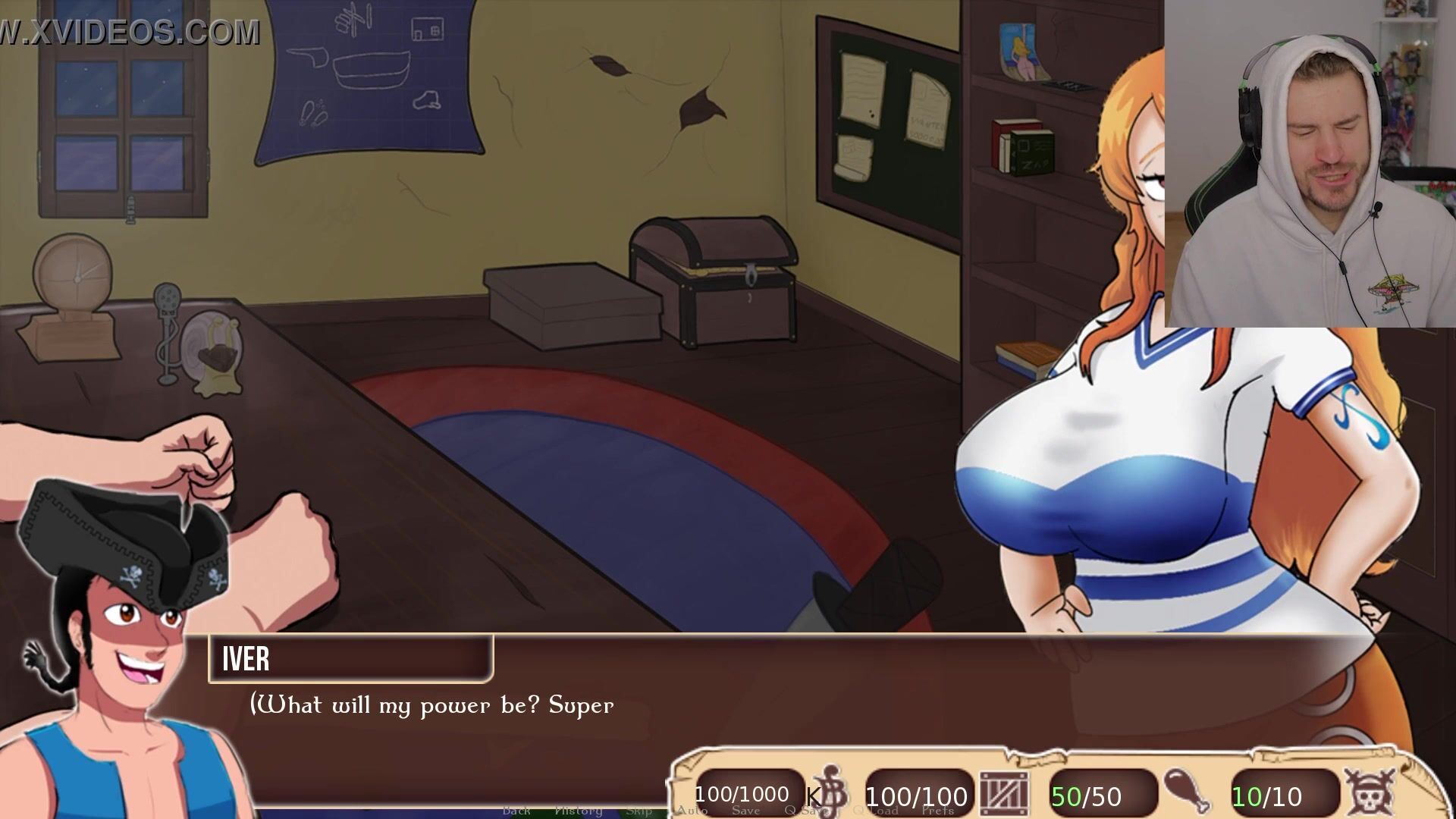This screenshot has height=819, width=1456.
Task: Open the dialogue History log
Action: (578, 811)
